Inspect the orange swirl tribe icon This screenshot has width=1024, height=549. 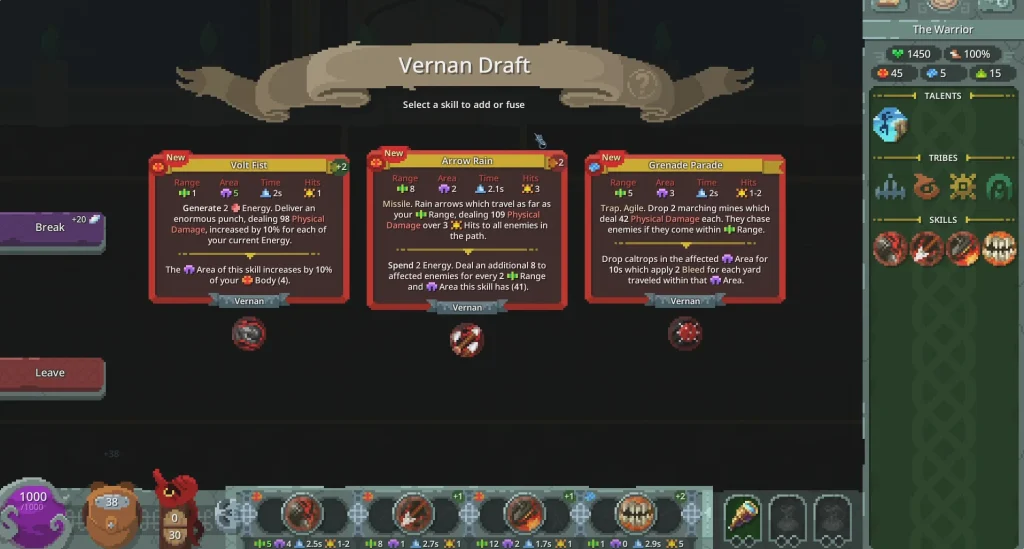(926, 187)
